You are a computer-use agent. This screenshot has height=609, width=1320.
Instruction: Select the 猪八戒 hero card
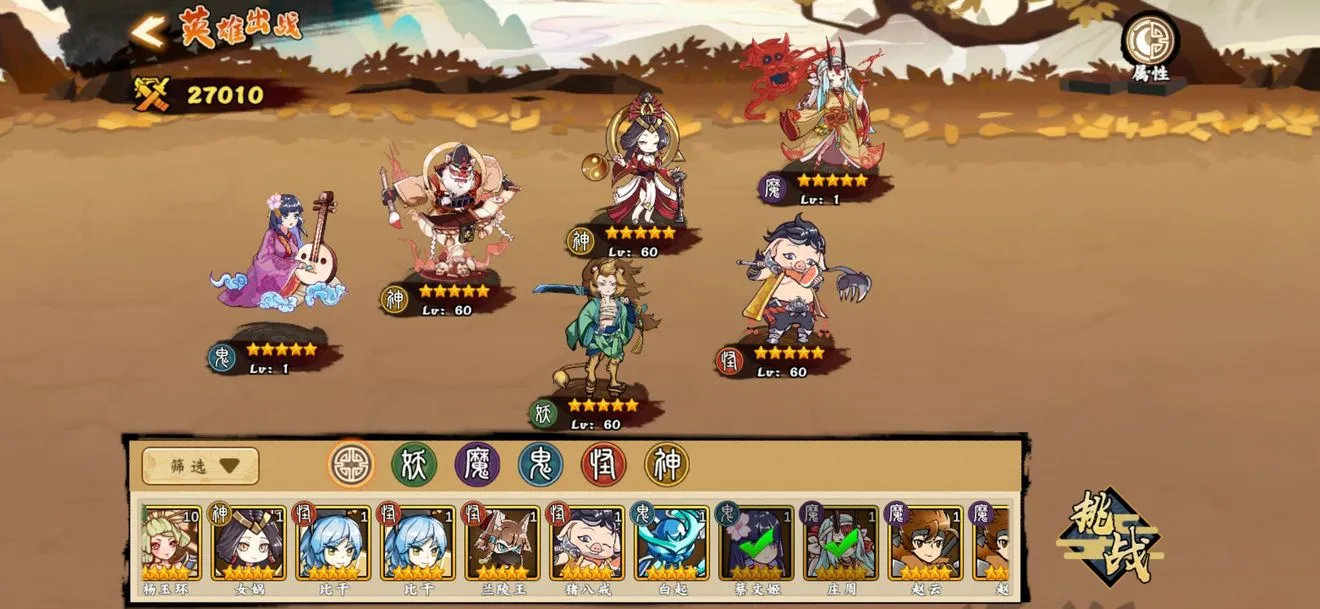pyautogui.click(x=586, y=545)
